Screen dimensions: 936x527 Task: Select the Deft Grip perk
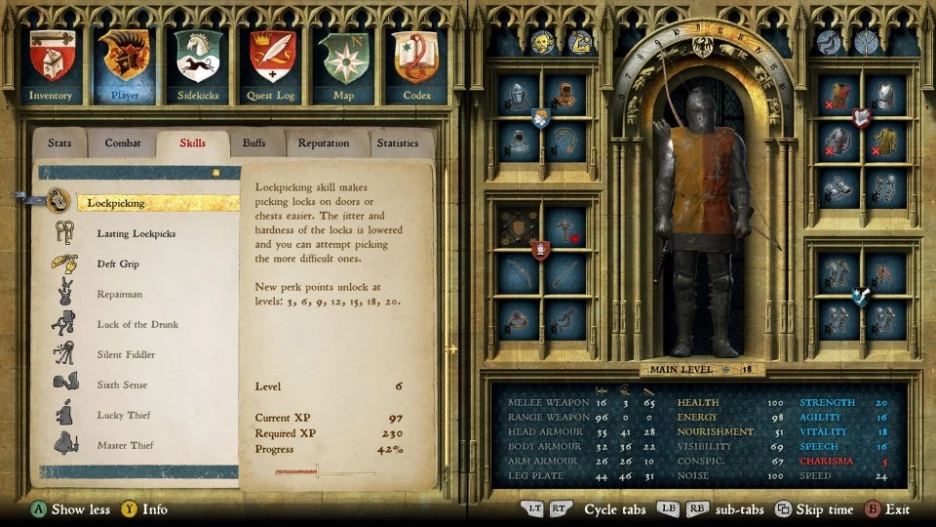(118, 264)
